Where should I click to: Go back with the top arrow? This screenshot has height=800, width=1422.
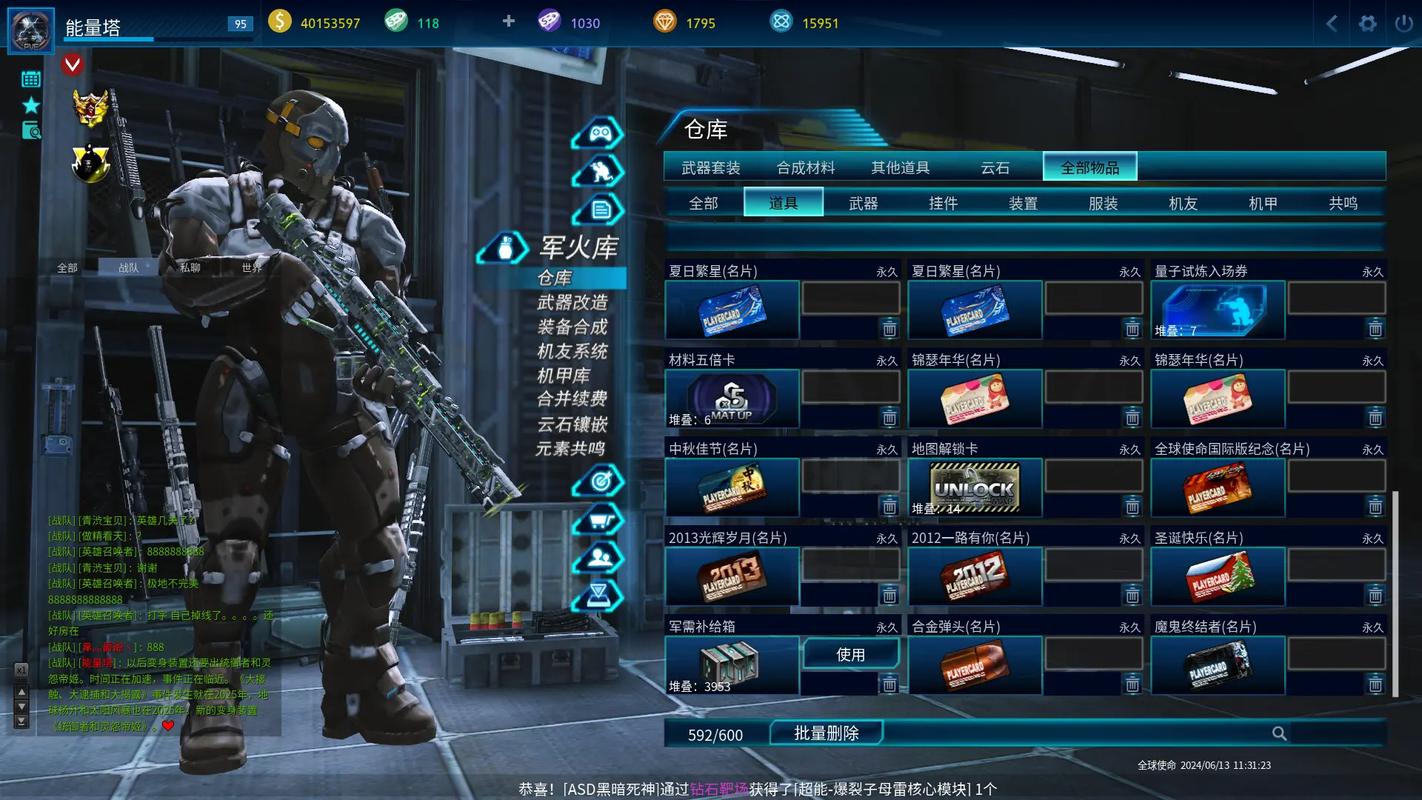coord(1332,23)
